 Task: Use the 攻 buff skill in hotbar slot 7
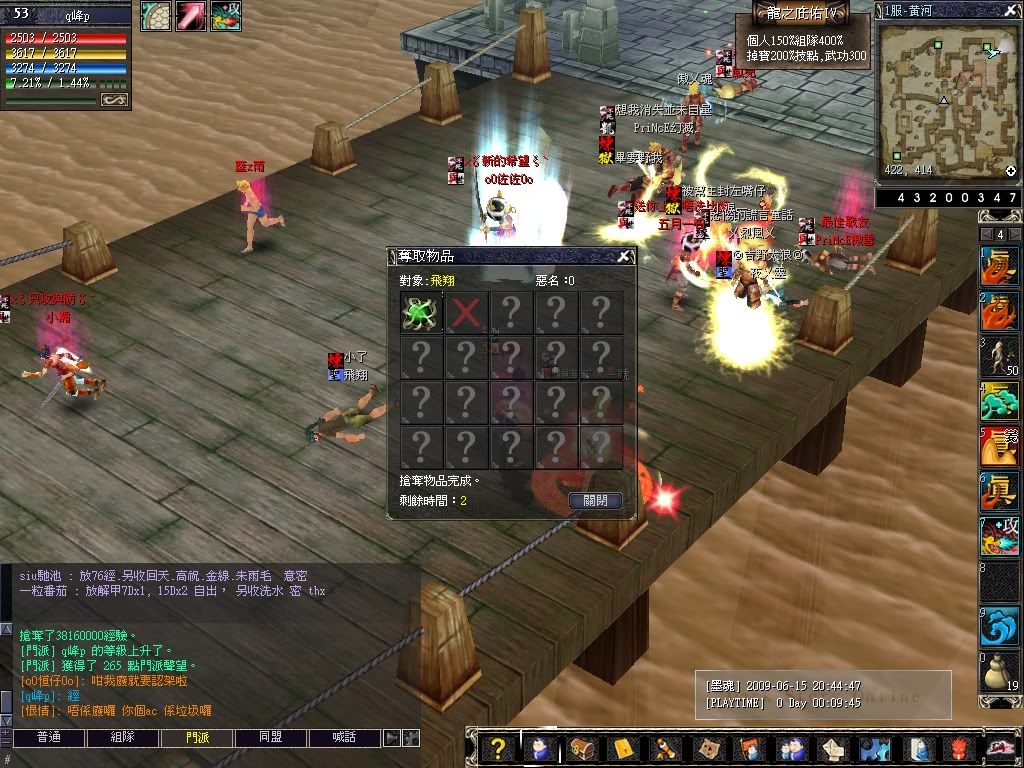999,536
